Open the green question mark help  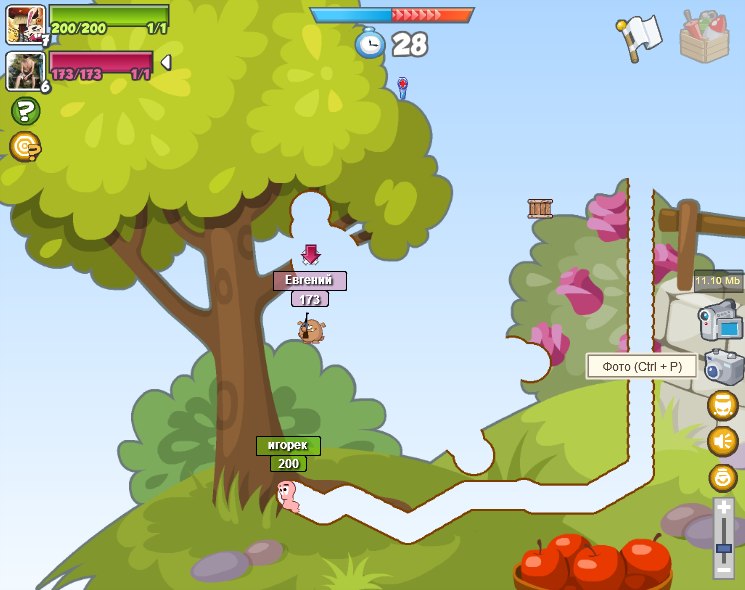point(25,111)
